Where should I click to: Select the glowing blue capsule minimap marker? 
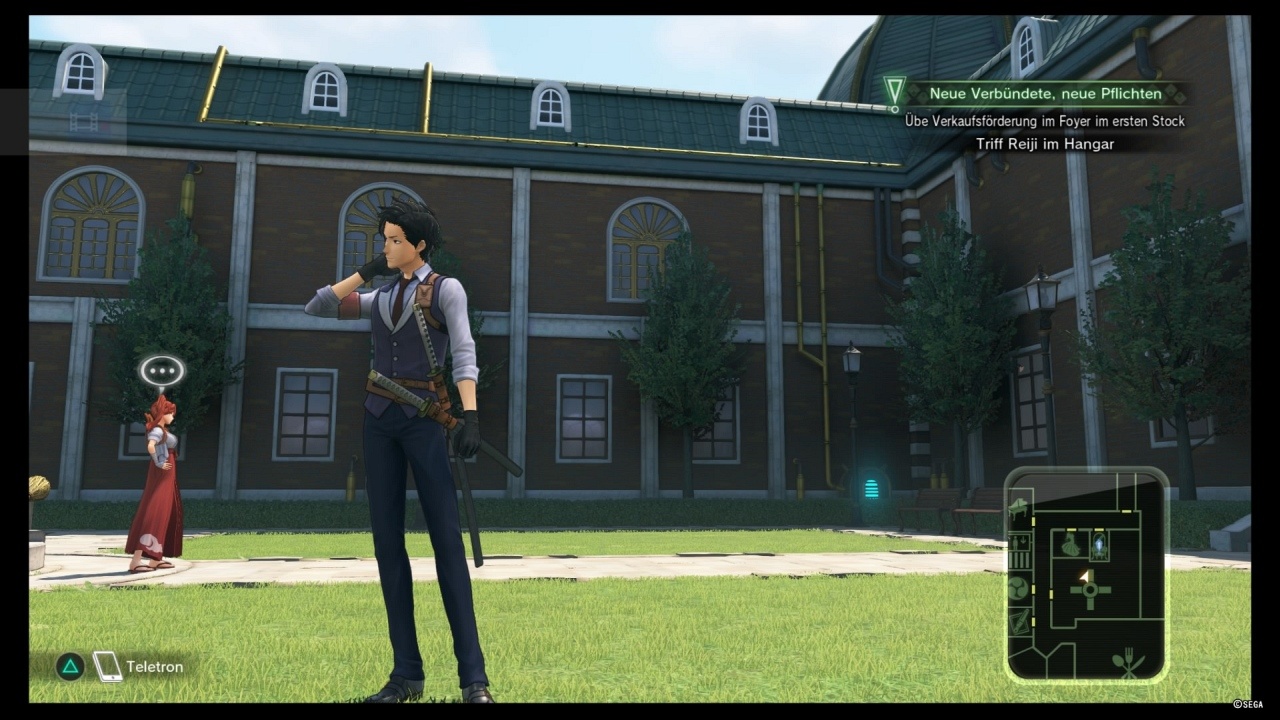click(1099, 545)
